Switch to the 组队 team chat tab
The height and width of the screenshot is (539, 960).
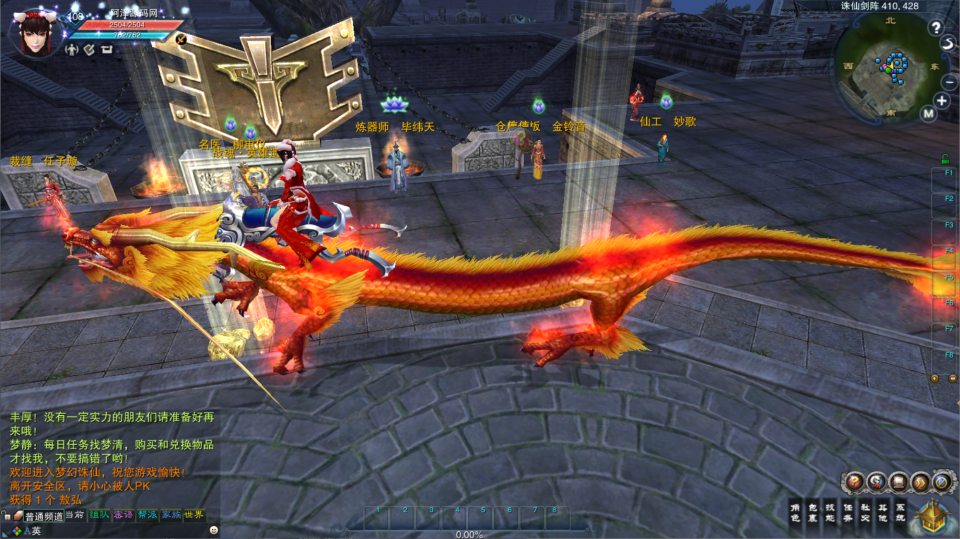pyautogui.click(x=99, y=515)
